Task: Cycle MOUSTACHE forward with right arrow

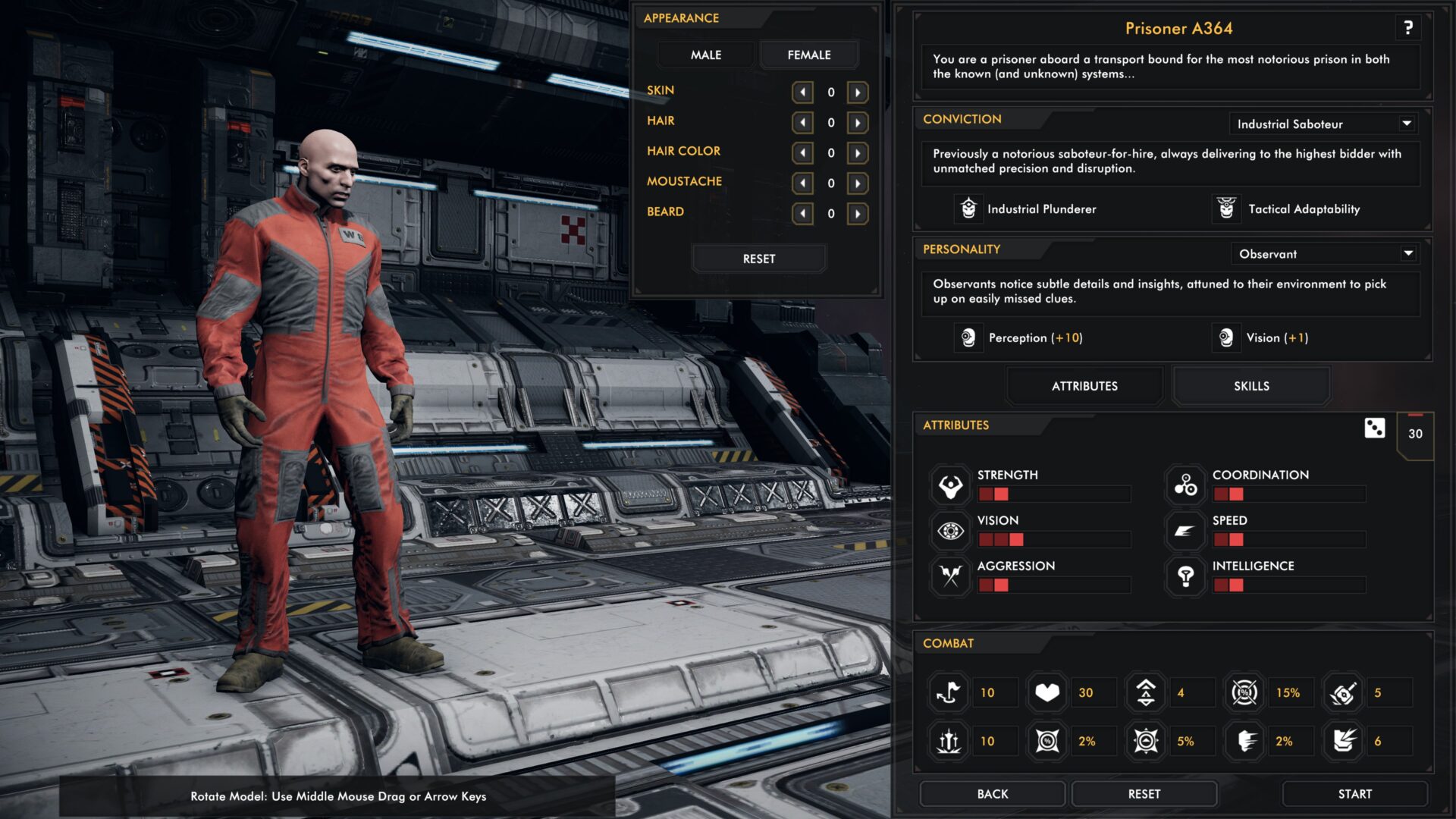Action: click(x=858, y=184)
